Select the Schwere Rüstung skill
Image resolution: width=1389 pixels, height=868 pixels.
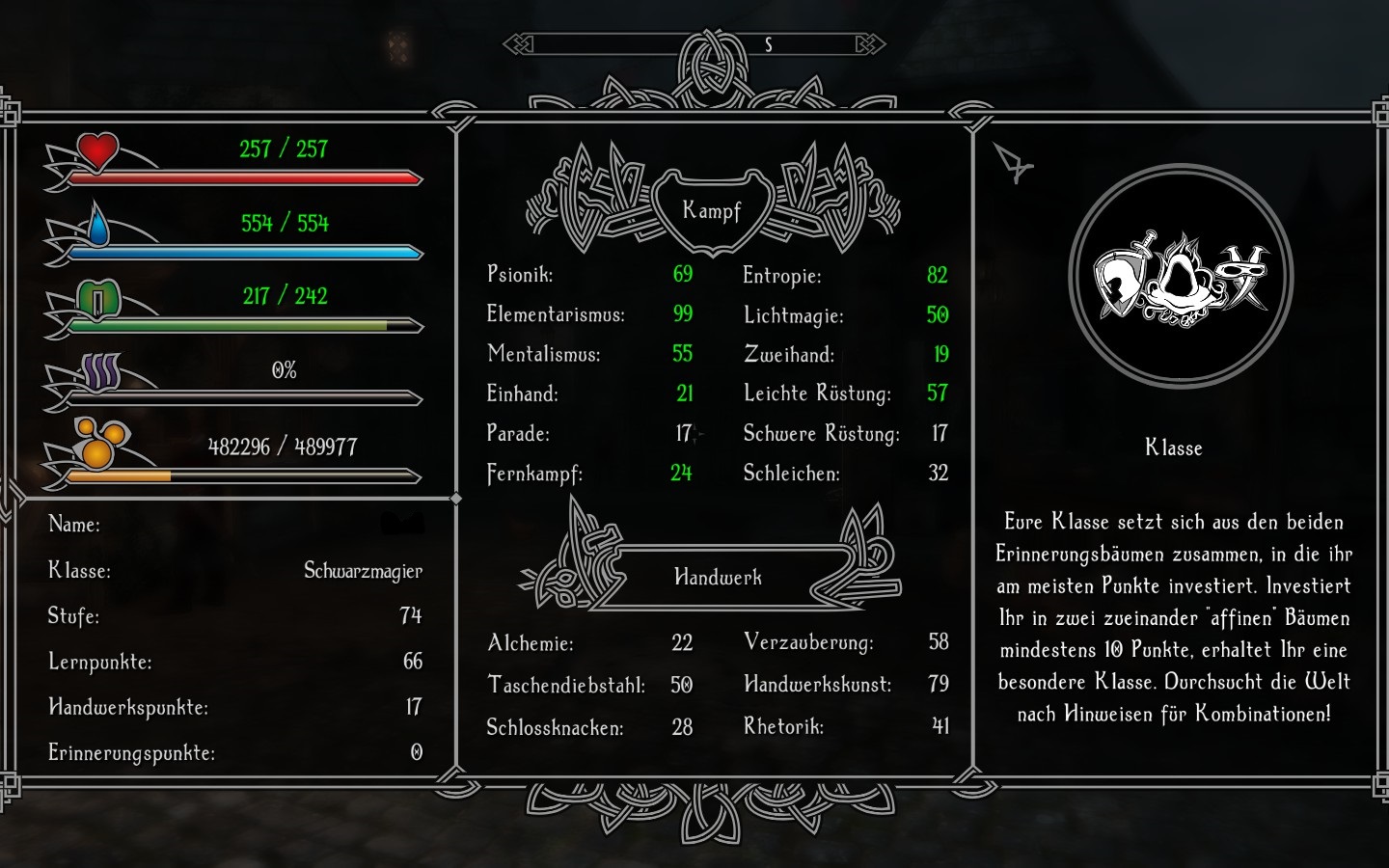pos(821,434)
